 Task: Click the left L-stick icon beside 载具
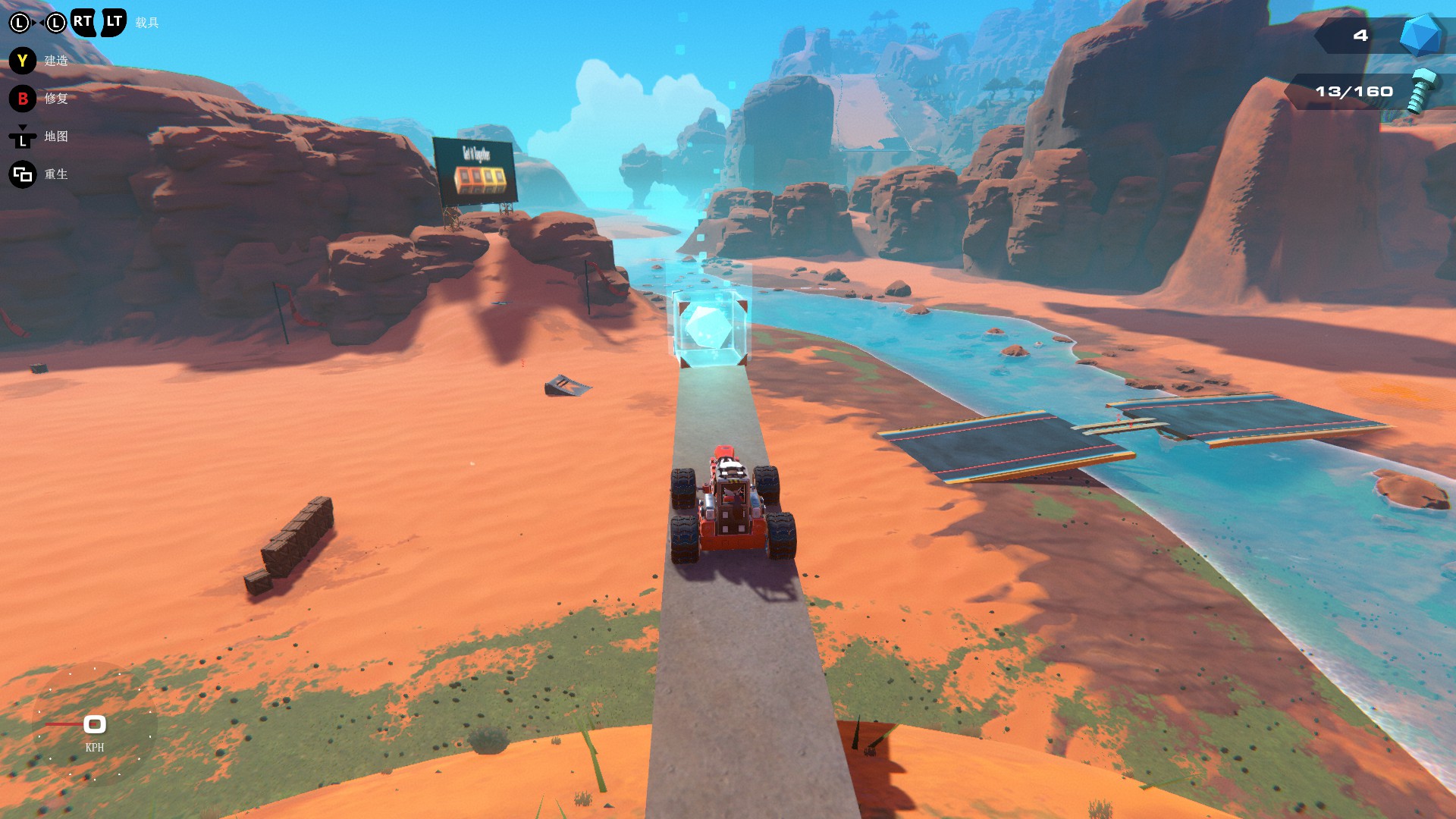point(20,23)
